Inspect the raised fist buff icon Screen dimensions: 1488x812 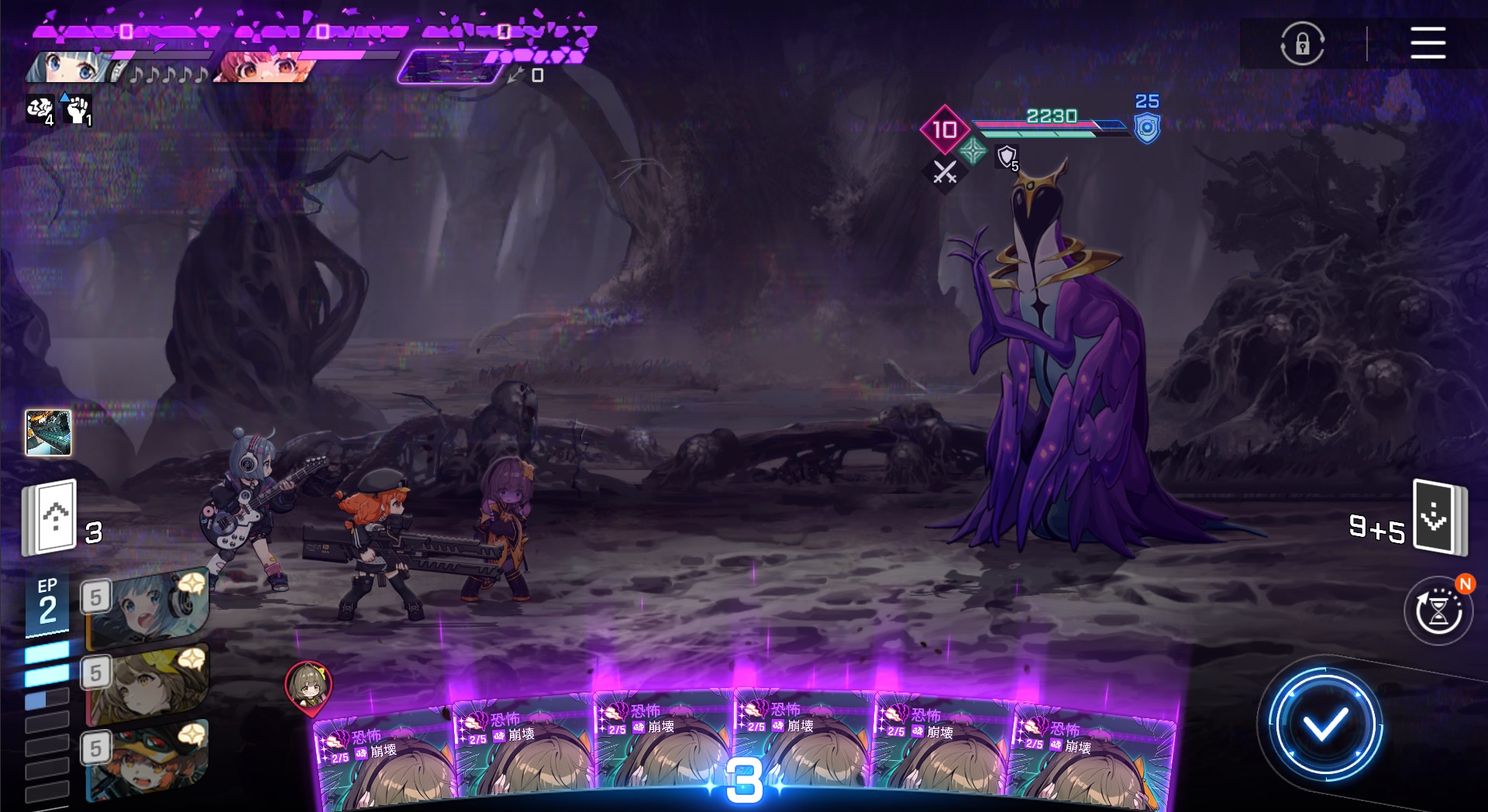click(x=77, y=110)
